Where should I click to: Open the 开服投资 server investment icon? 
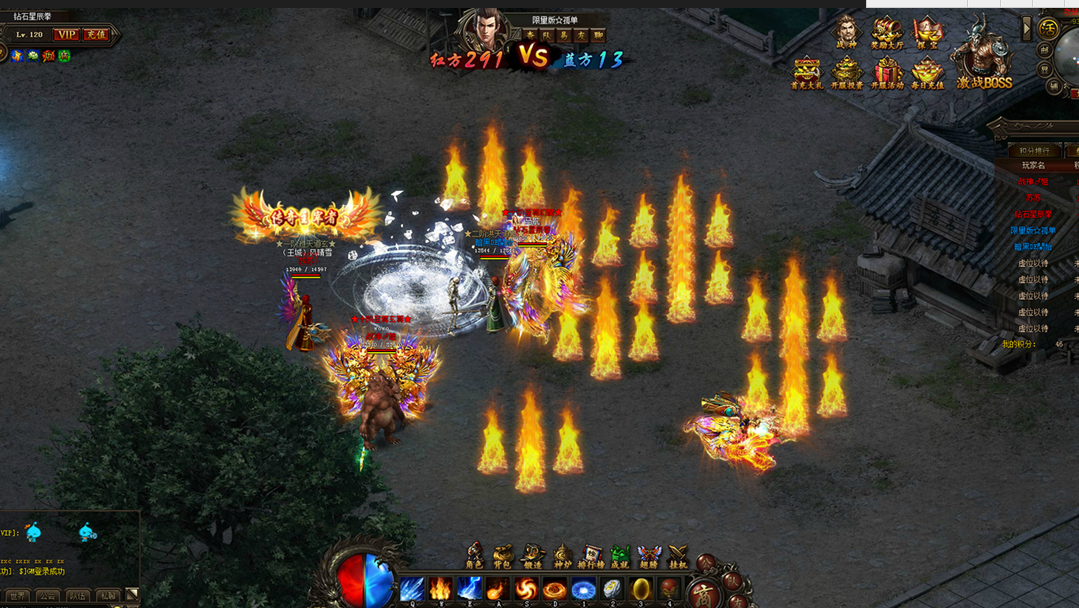(847, 72)
